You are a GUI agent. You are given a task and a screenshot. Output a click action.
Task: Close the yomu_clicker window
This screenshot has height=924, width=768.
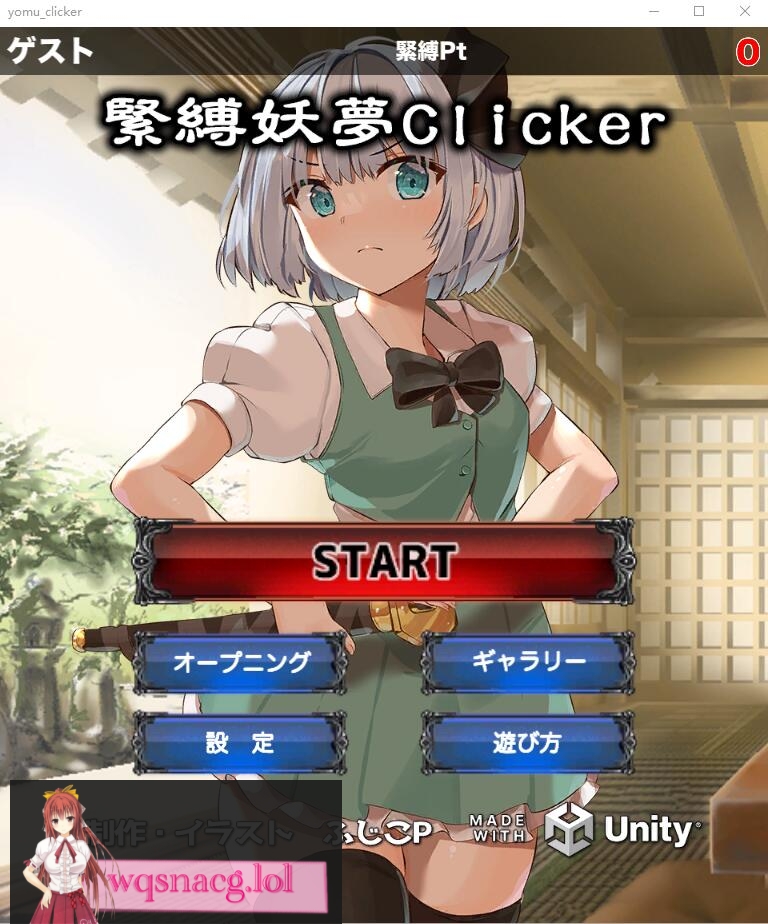(x=744, y=12)
